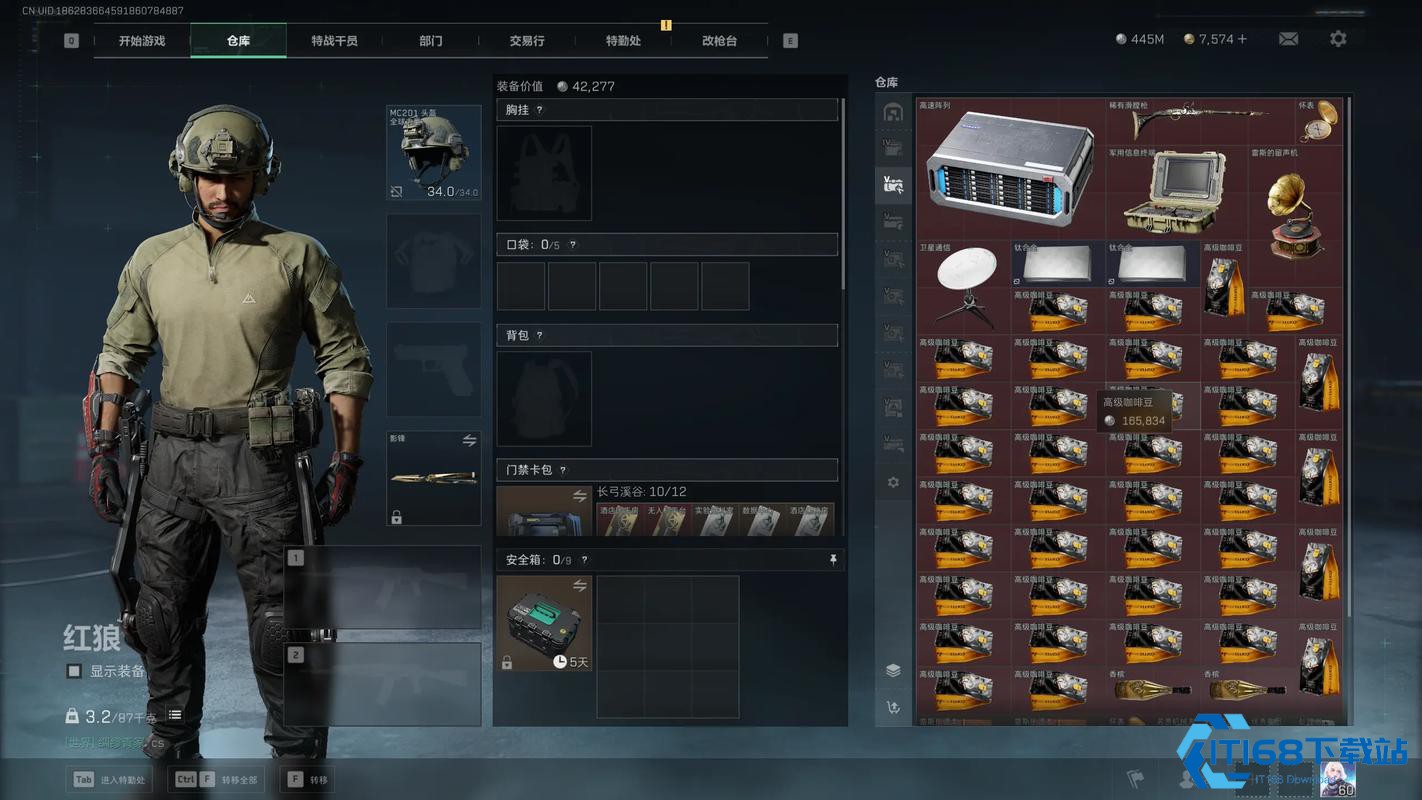
Task: Click the safe box container icon
Action: (x=544, y=622)
